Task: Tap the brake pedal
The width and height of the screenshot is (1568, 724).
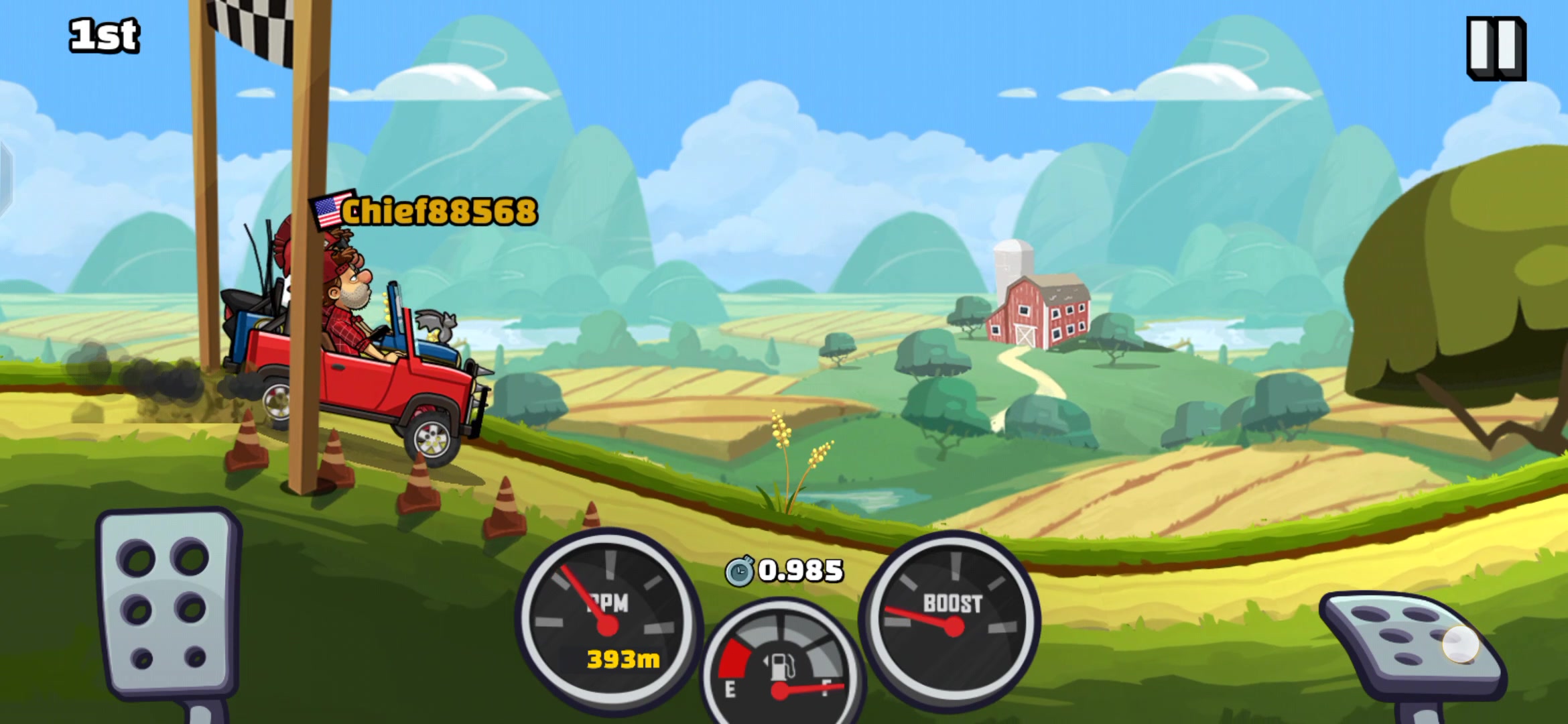Action: tap(168, 603)
